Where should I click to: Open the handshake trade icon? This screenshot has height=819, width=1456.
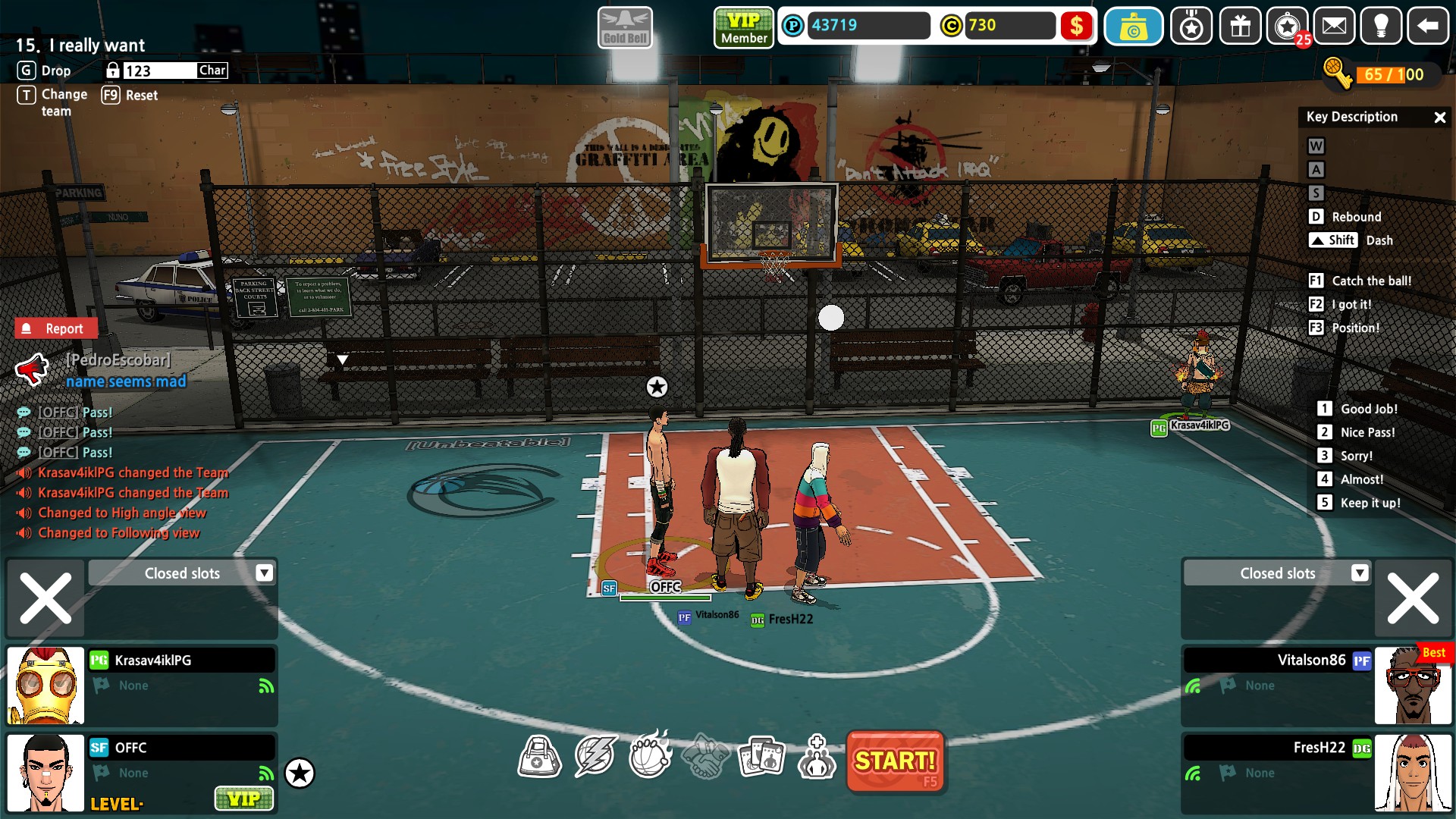[708, 755]
